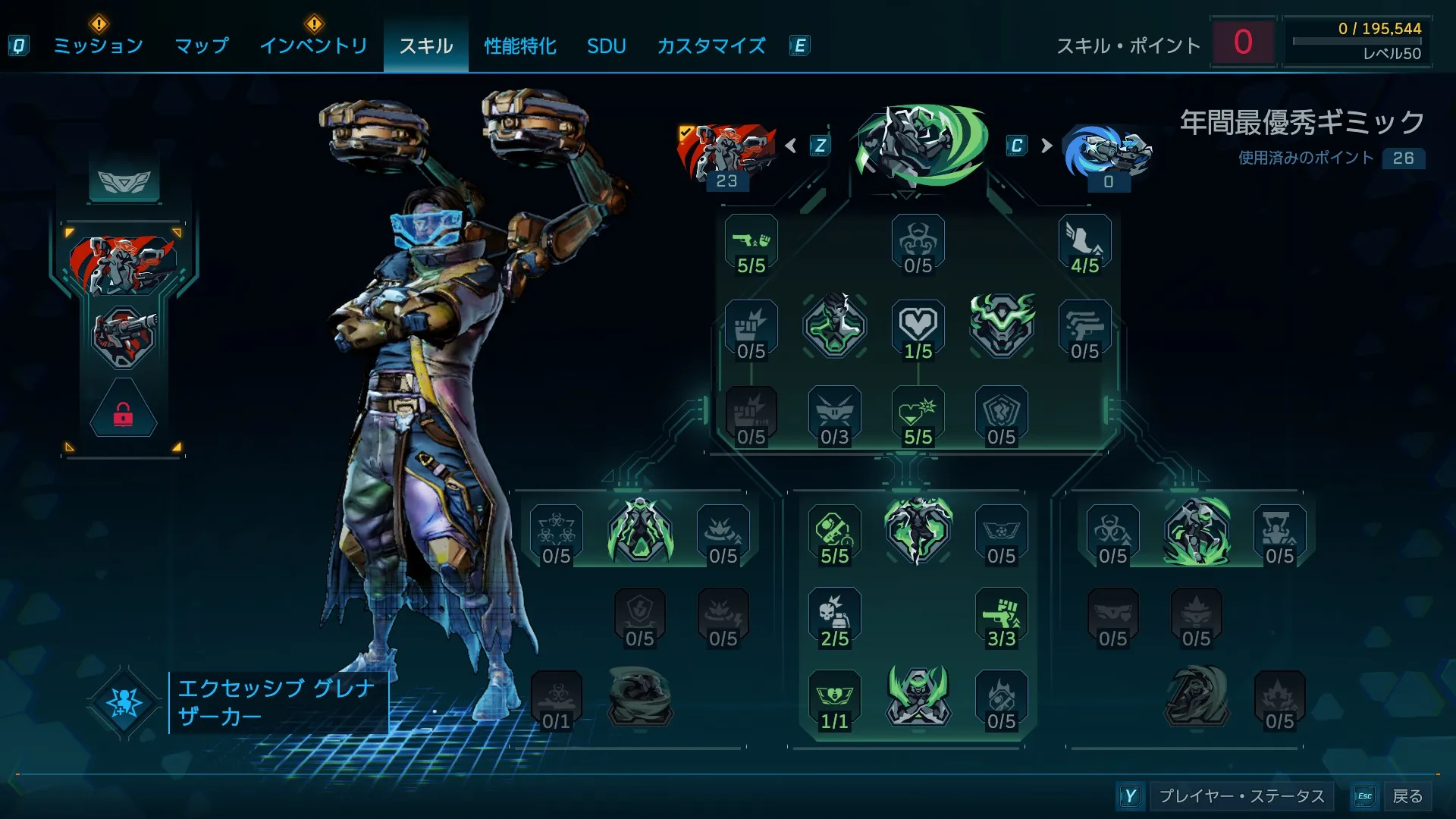Viewport: 1456px width, 819px height.
Task: Select the スキル tab
Action: click(x=425, y=45)
